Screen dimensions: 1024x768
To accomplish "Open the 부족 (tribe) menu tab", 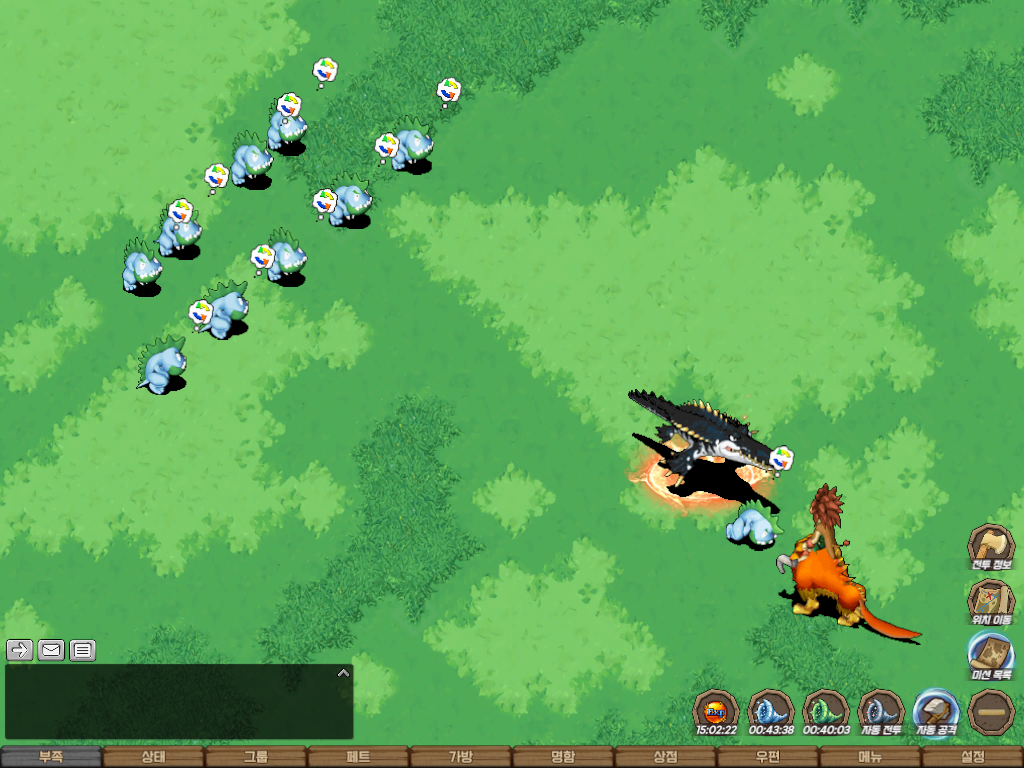I will pos(51,757).
